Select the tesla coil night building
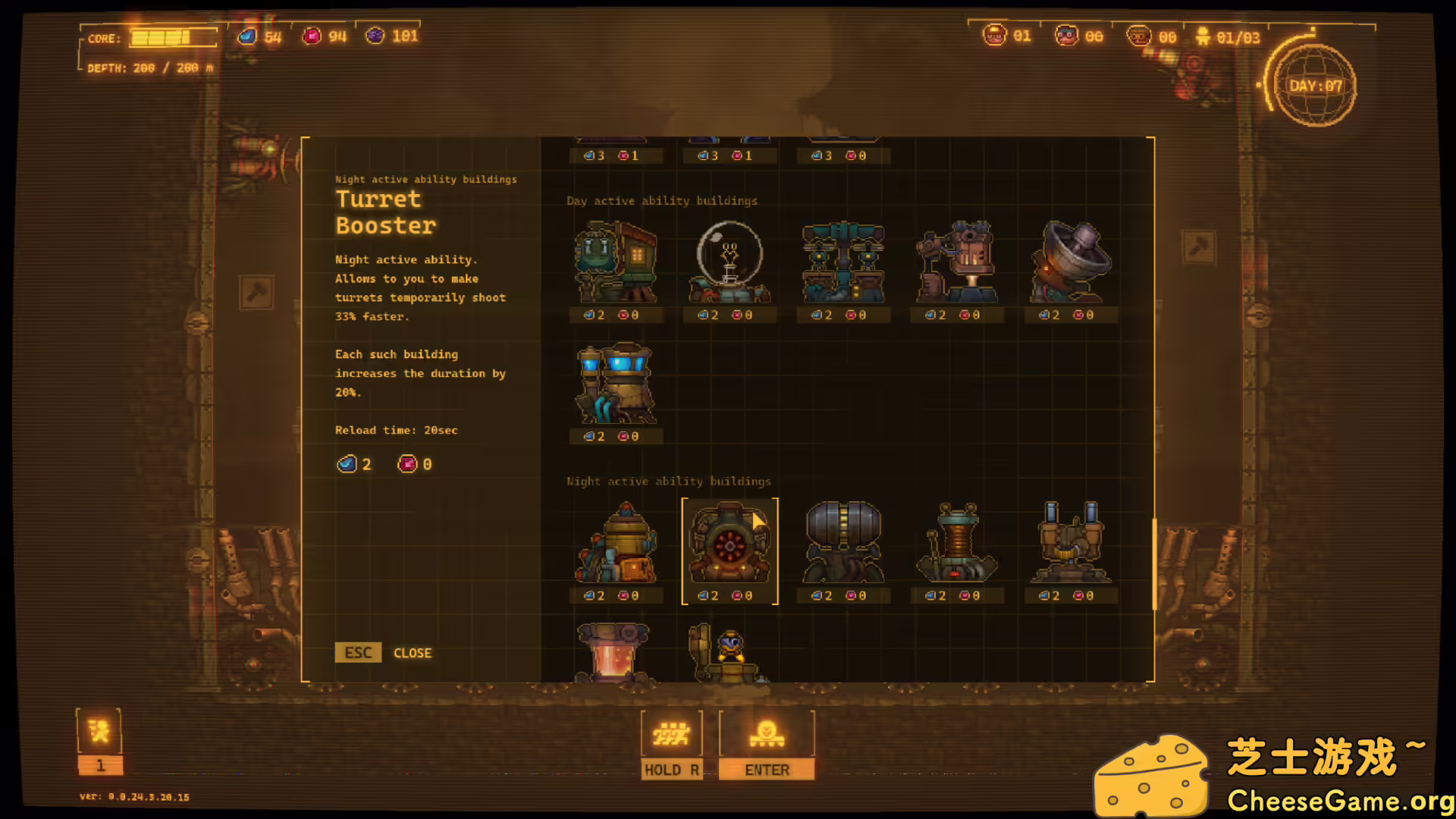 click(957, 542)
